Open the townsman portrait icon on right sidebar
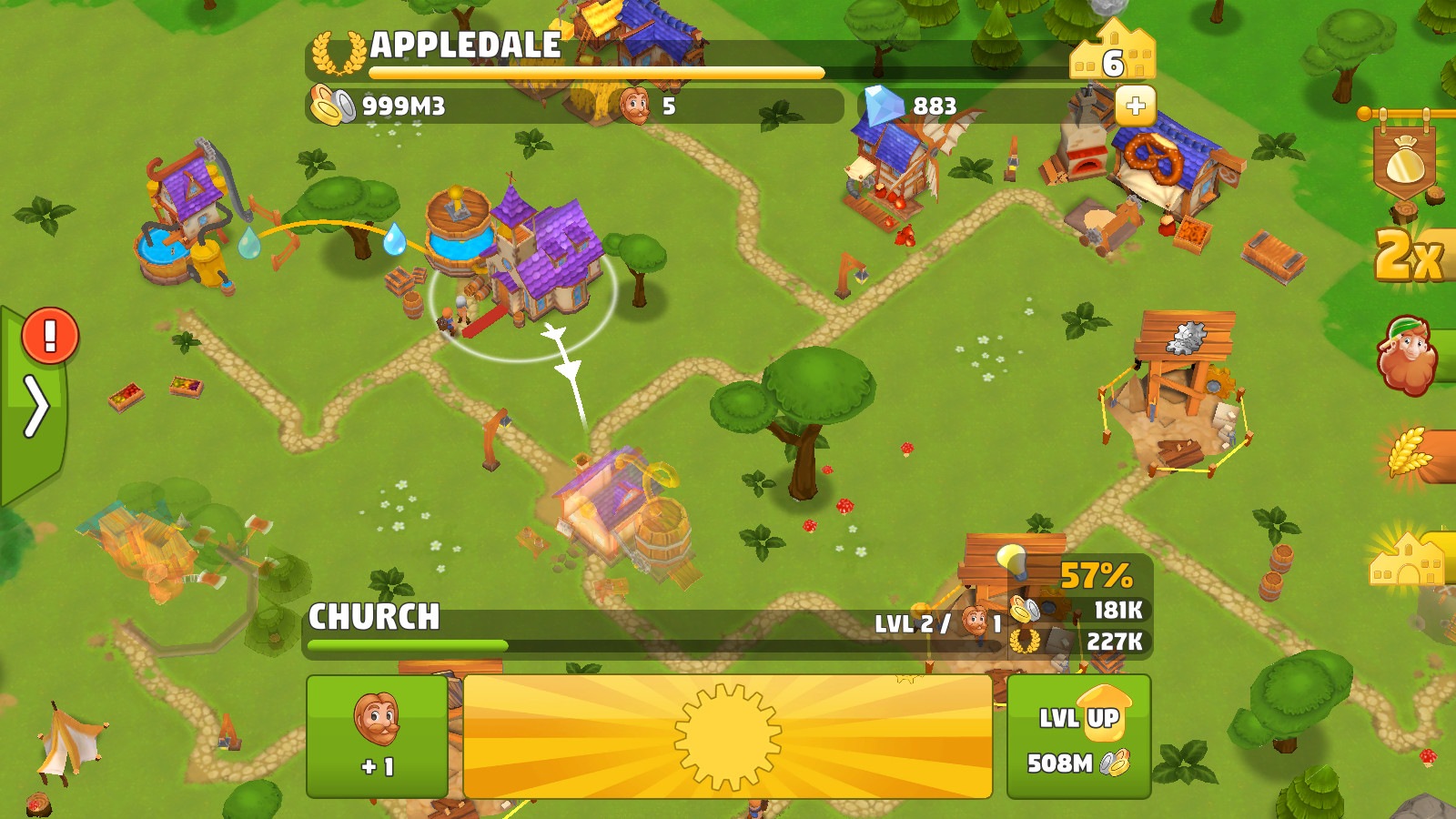Image resolution: width=1456 pixels, height=819 pixels. (1406, 355)
